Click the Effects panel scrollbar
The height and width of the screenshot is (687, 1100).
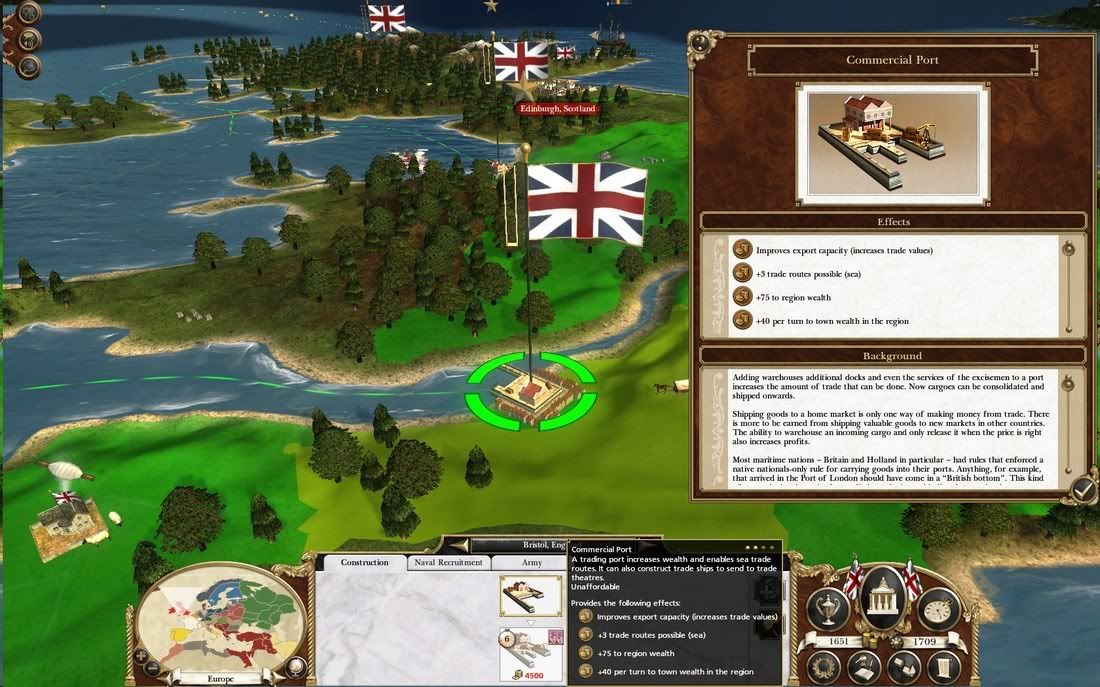[x=1069, y=285]
